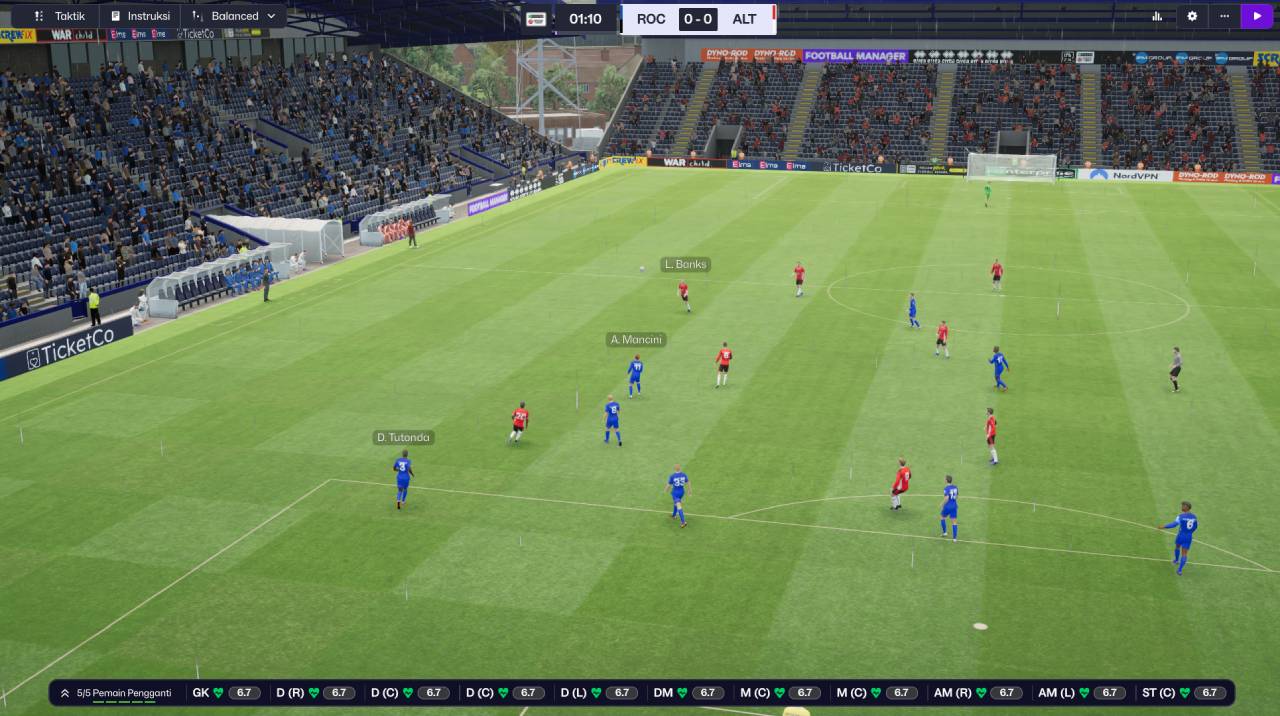Select the AM (R) player slot

click(978, 693)
